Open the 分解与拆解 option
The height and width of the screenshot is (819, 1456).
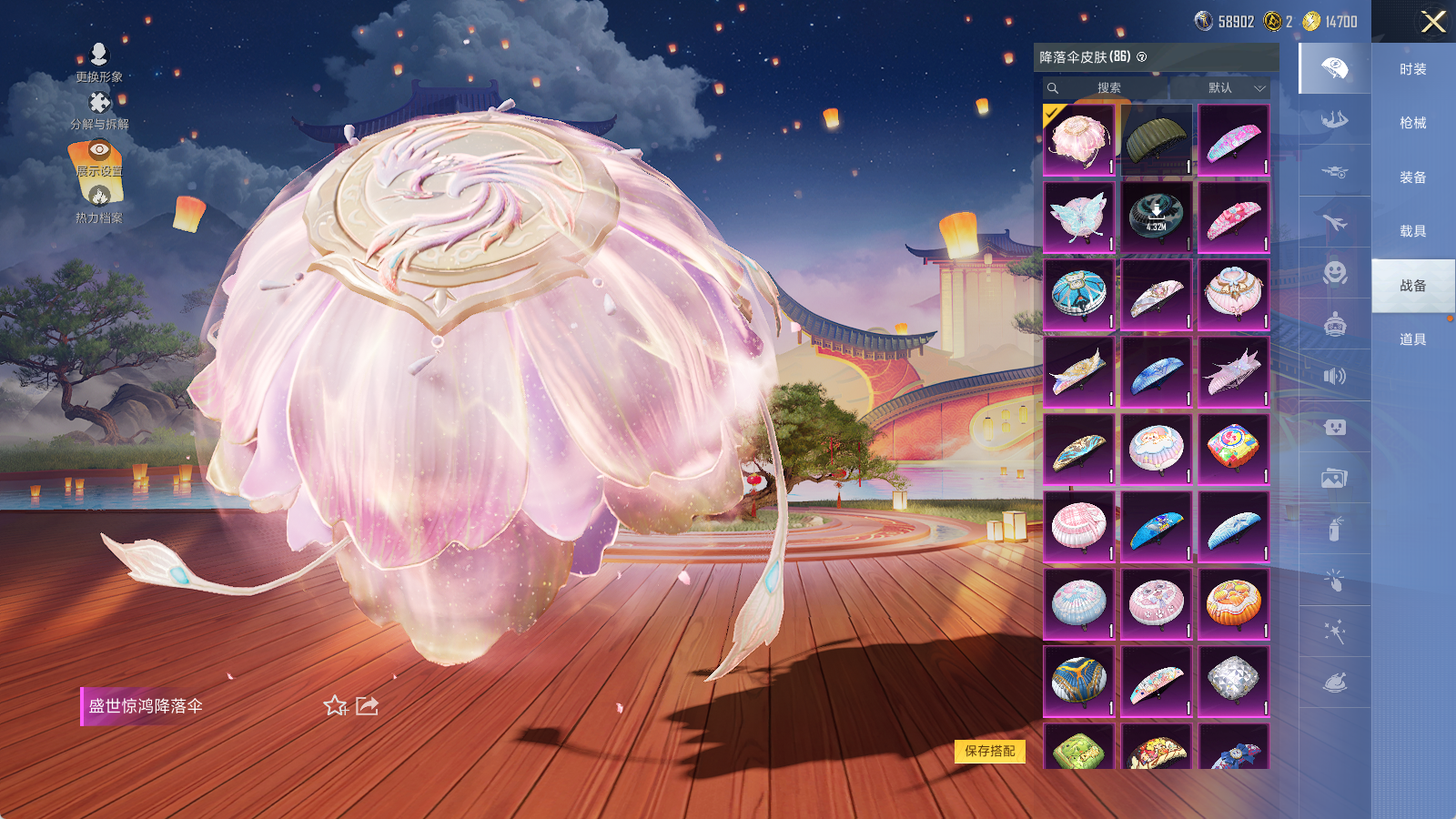99,110
